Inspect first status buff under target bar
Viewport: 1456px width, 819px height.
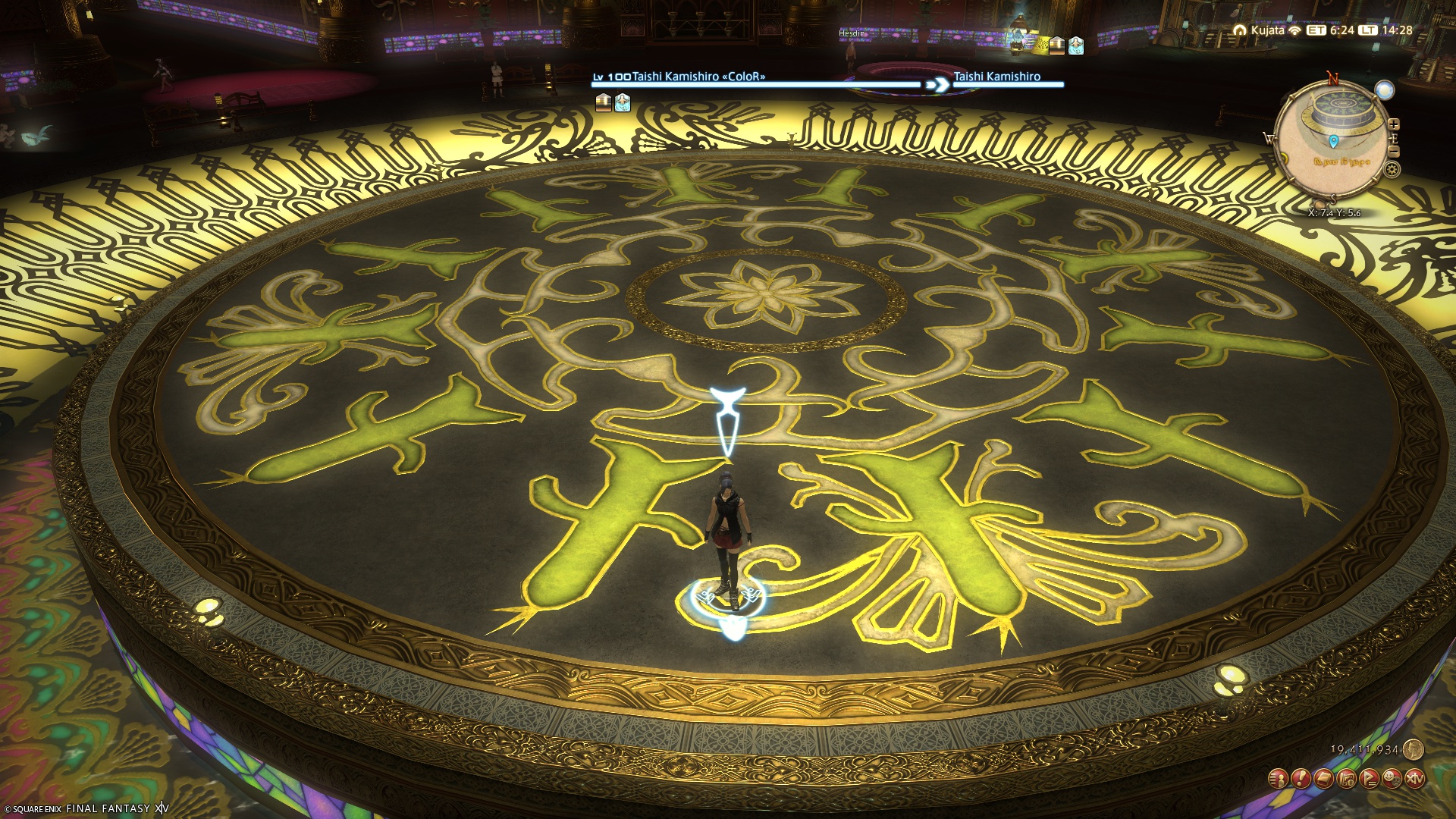604,102
